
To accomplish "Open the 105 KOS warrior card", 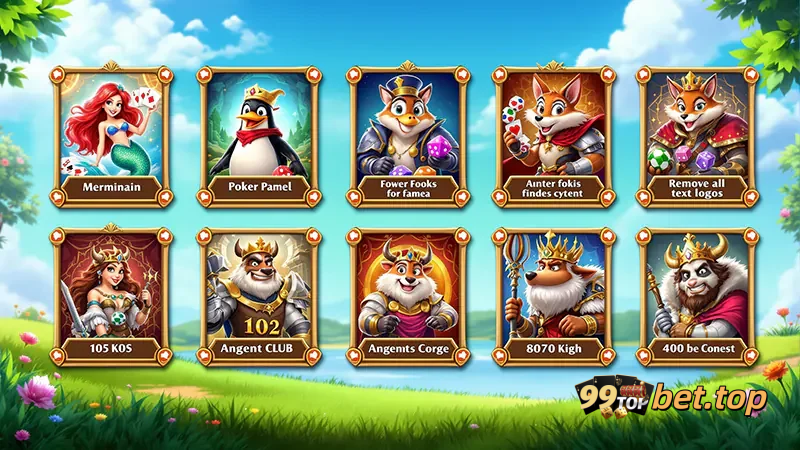I will [x=112, y=297].
